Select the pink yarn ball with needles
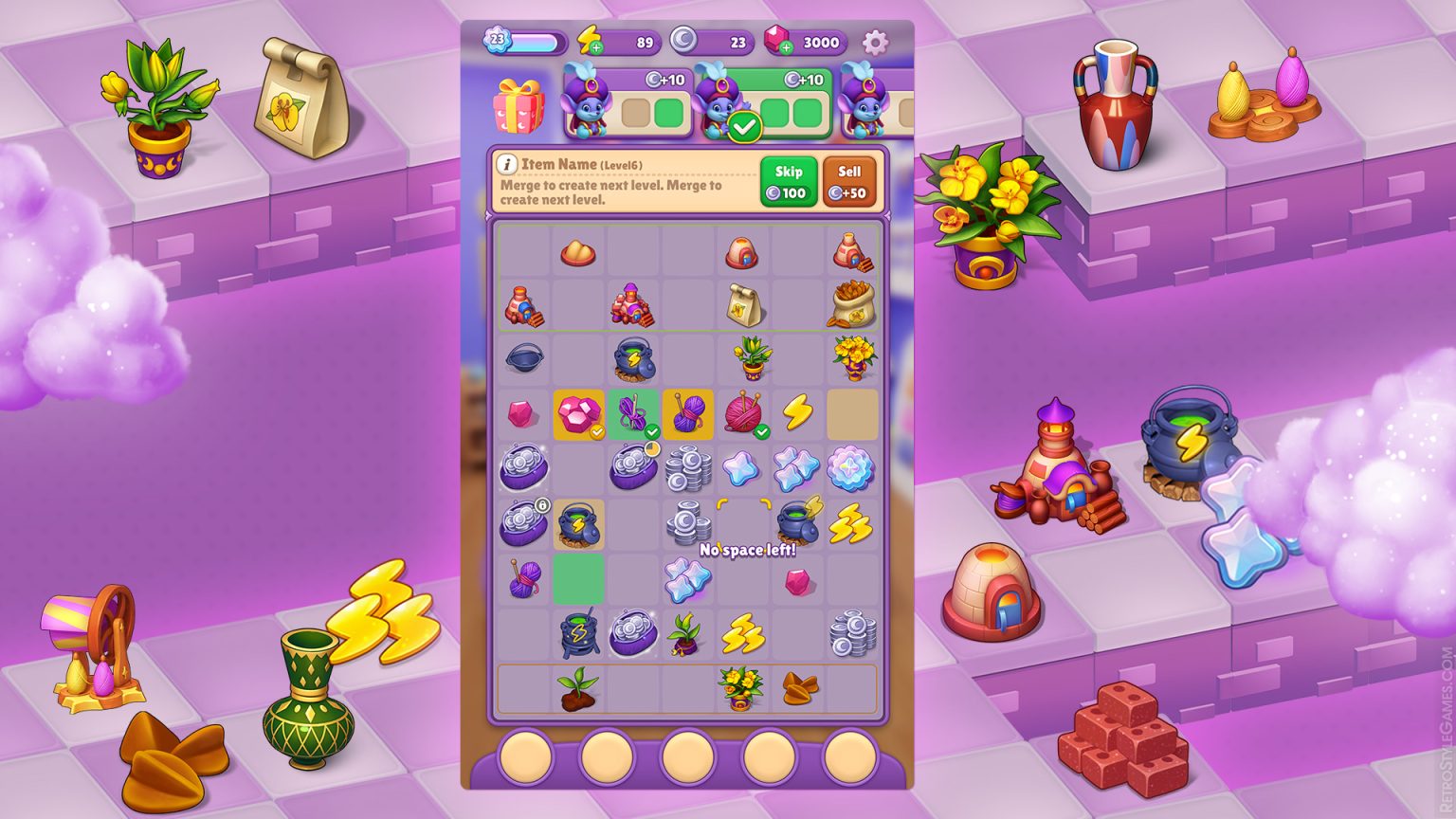1456x819 pixels. (x=742, y=414)
